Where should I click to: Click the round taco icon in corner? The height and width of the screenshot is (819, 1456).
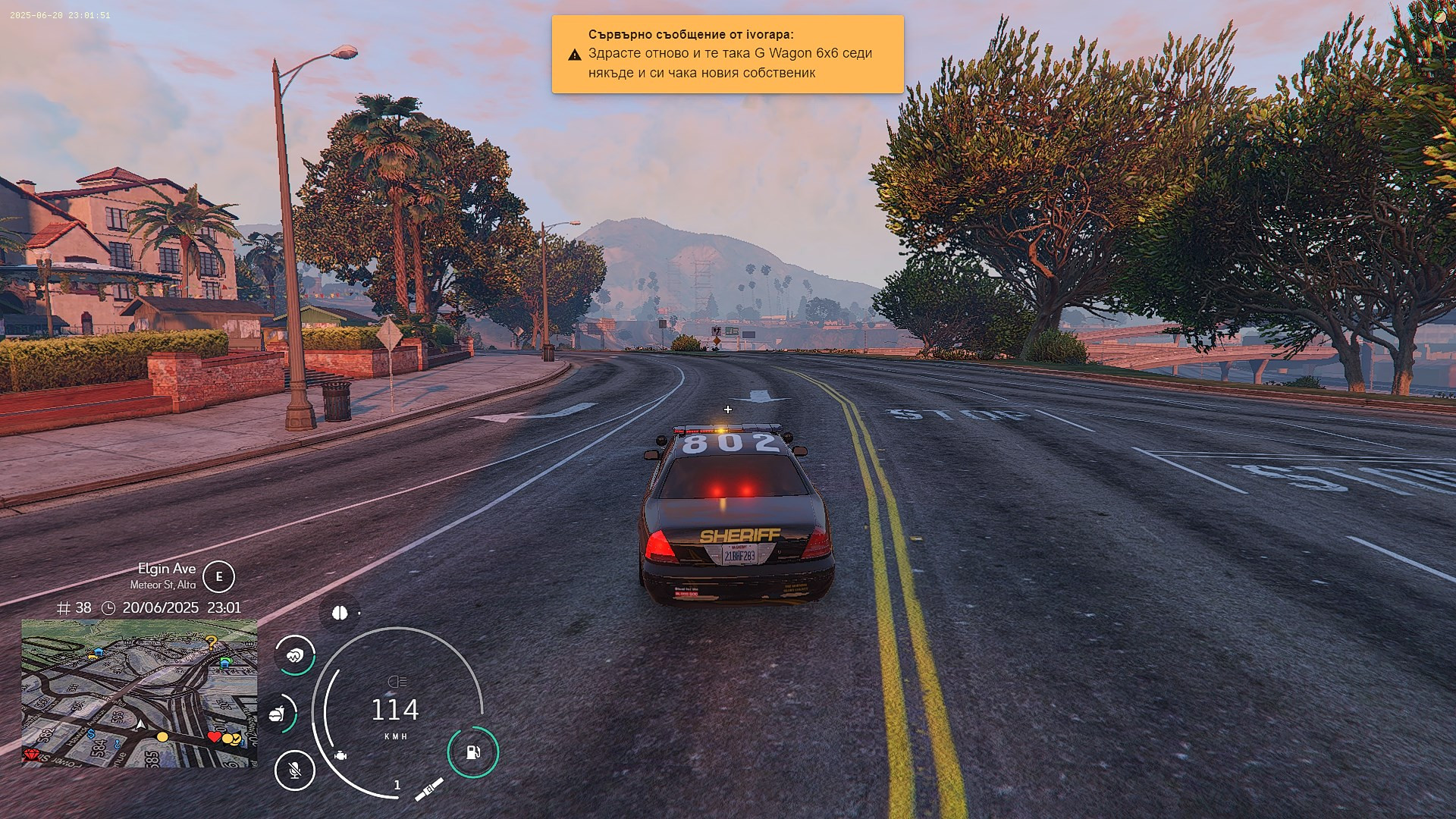coord(1439,16)
